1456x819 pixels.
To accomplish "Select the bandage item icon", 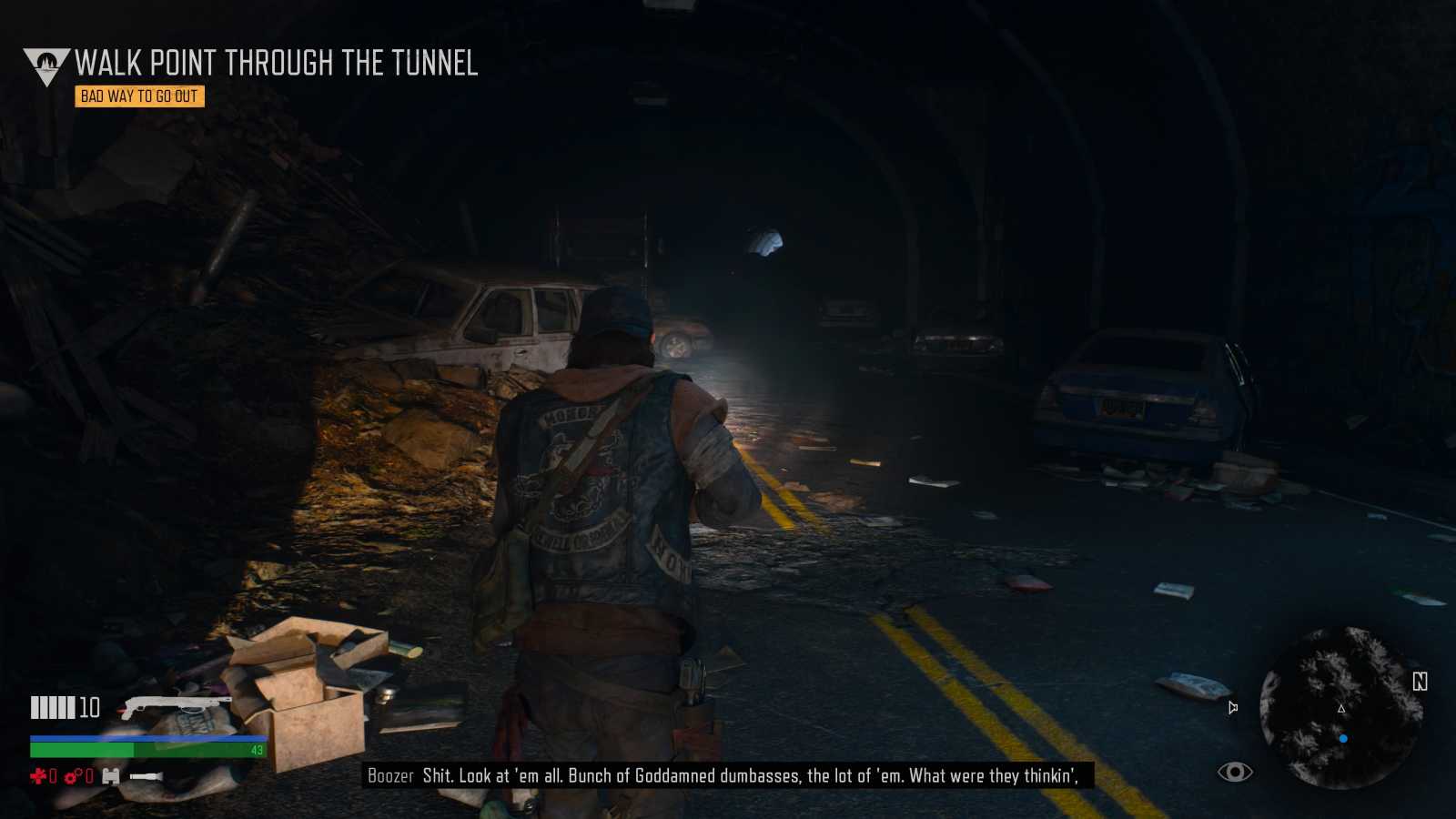I will tap(110, 776).
